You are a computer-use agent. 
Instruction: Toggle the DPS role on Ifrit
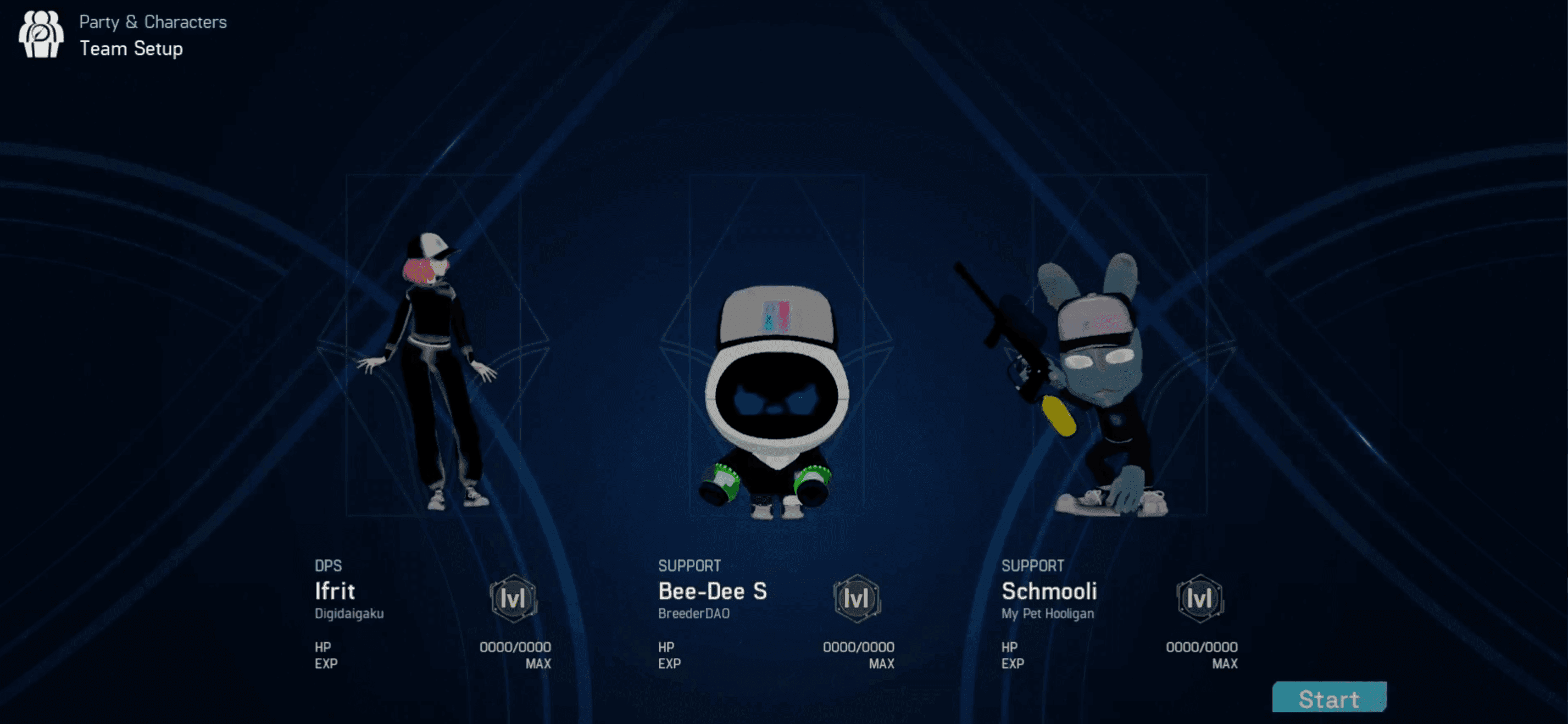click(x=327, y=566)
